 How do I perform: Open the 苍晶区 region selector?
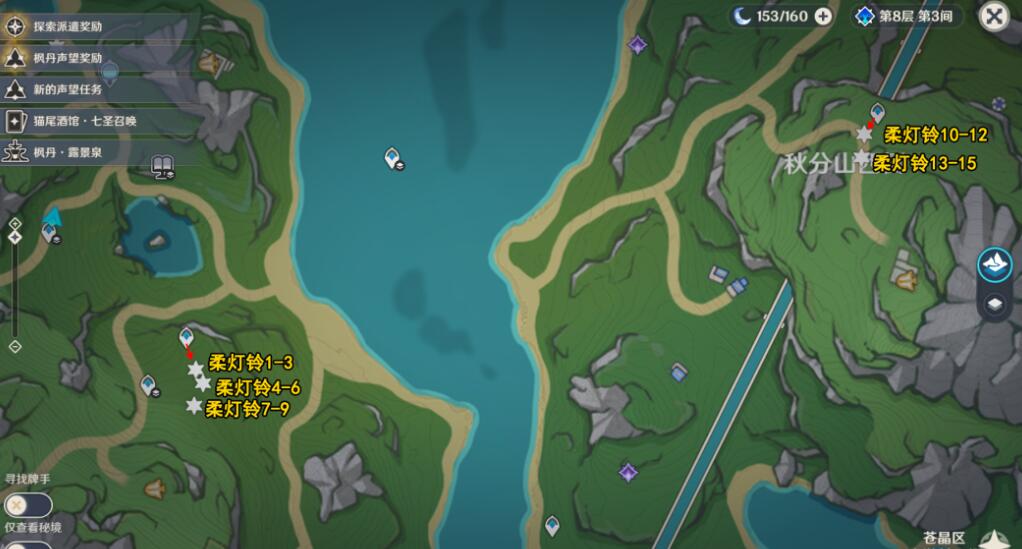[945, 538]
